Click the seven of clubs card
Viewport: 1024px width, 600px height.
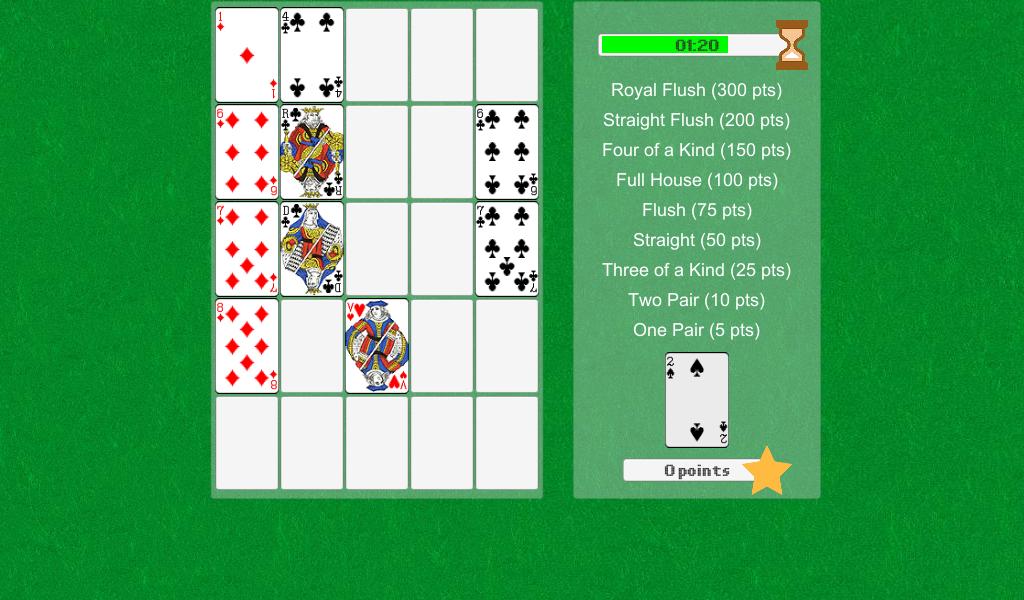(507, 249)
